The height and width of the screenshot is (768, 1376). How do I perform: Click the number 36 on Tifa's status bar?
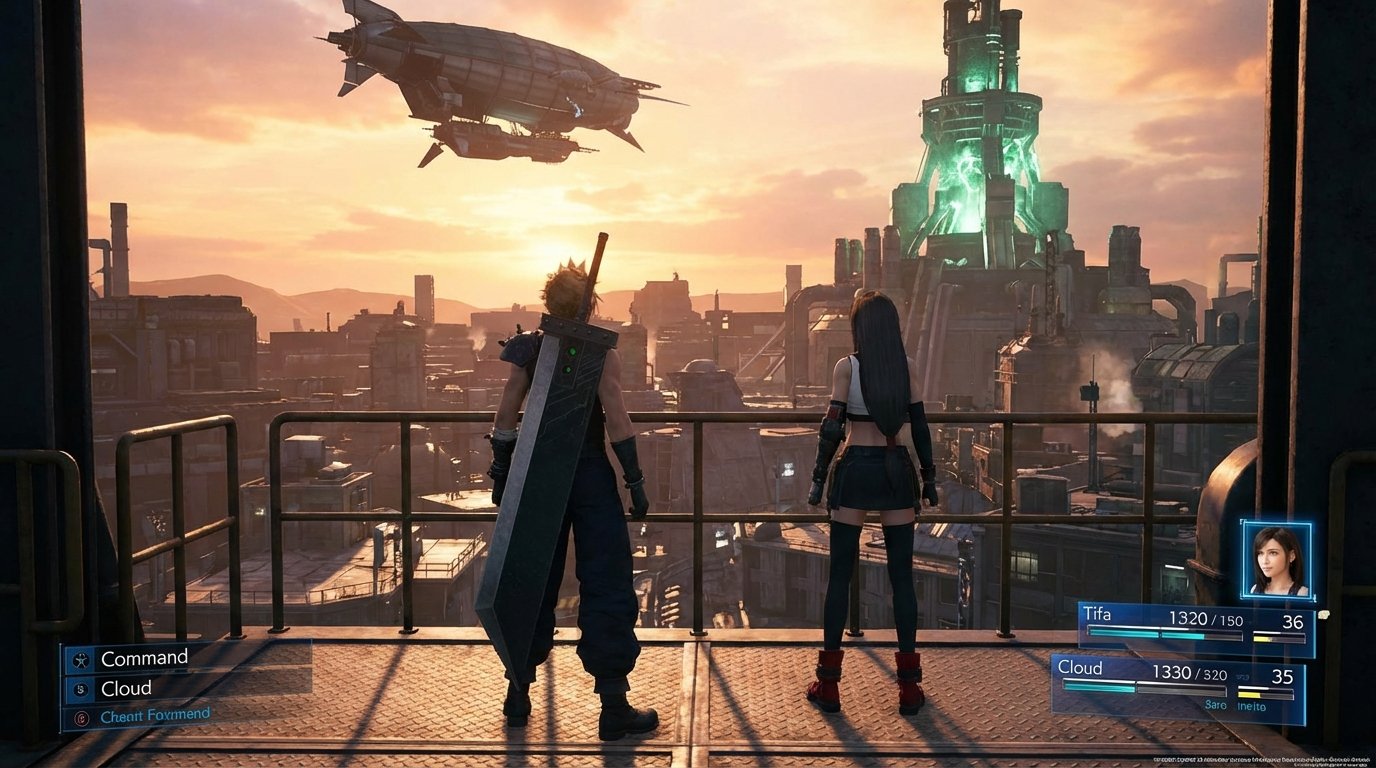point(1295,622)
